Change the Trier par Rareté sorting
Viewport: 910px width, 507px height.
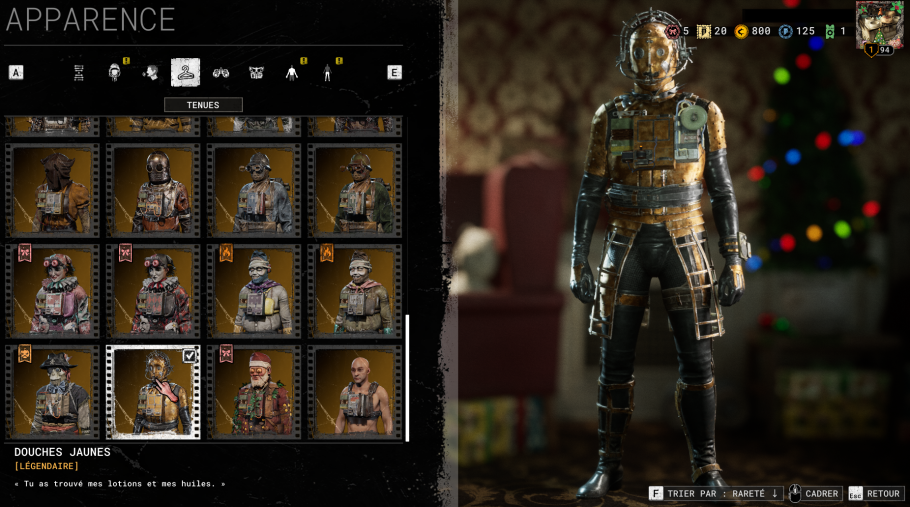pyautogui.click(x=715, y=493)
